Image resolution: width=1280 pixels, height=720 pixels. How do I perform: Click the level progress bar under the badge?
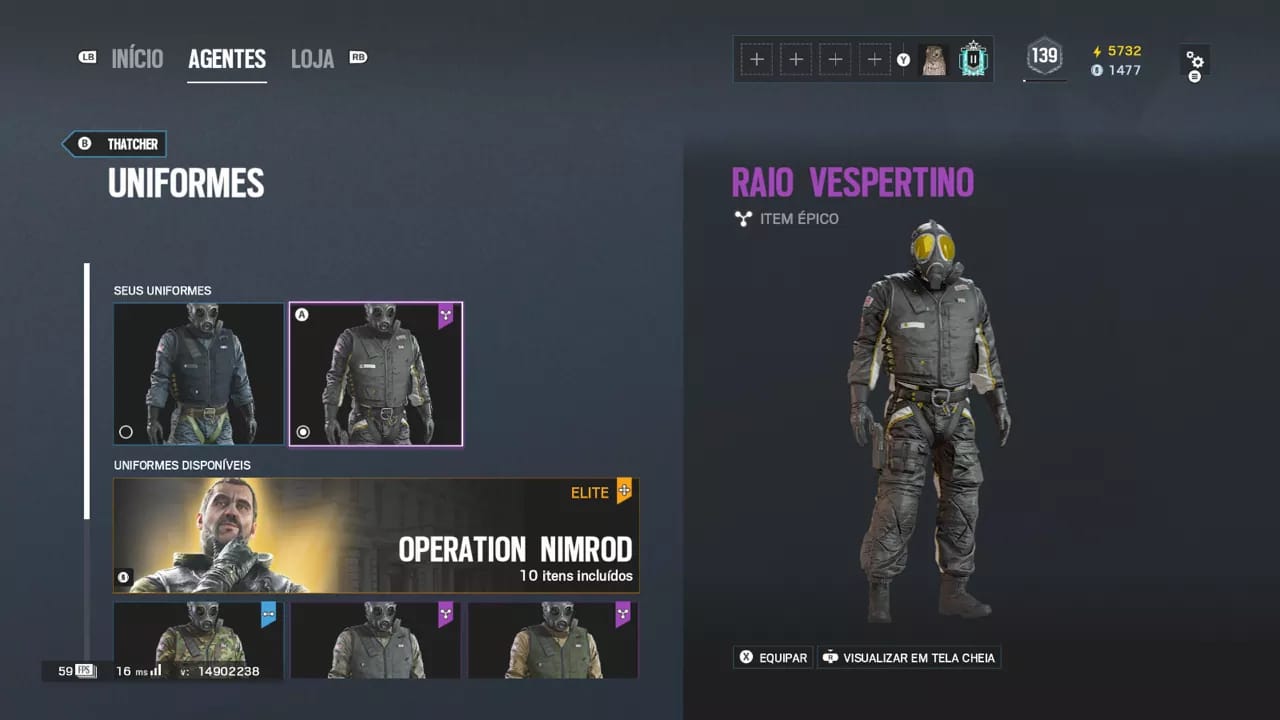(1044, 78)
